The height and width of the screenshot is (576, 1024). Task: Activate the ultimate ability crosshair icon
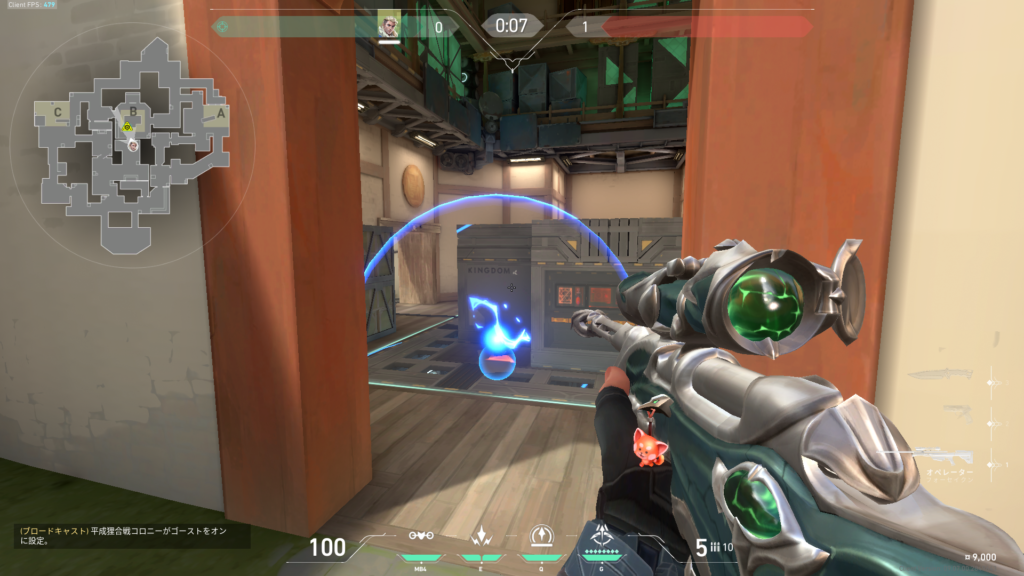pos(603,534)
